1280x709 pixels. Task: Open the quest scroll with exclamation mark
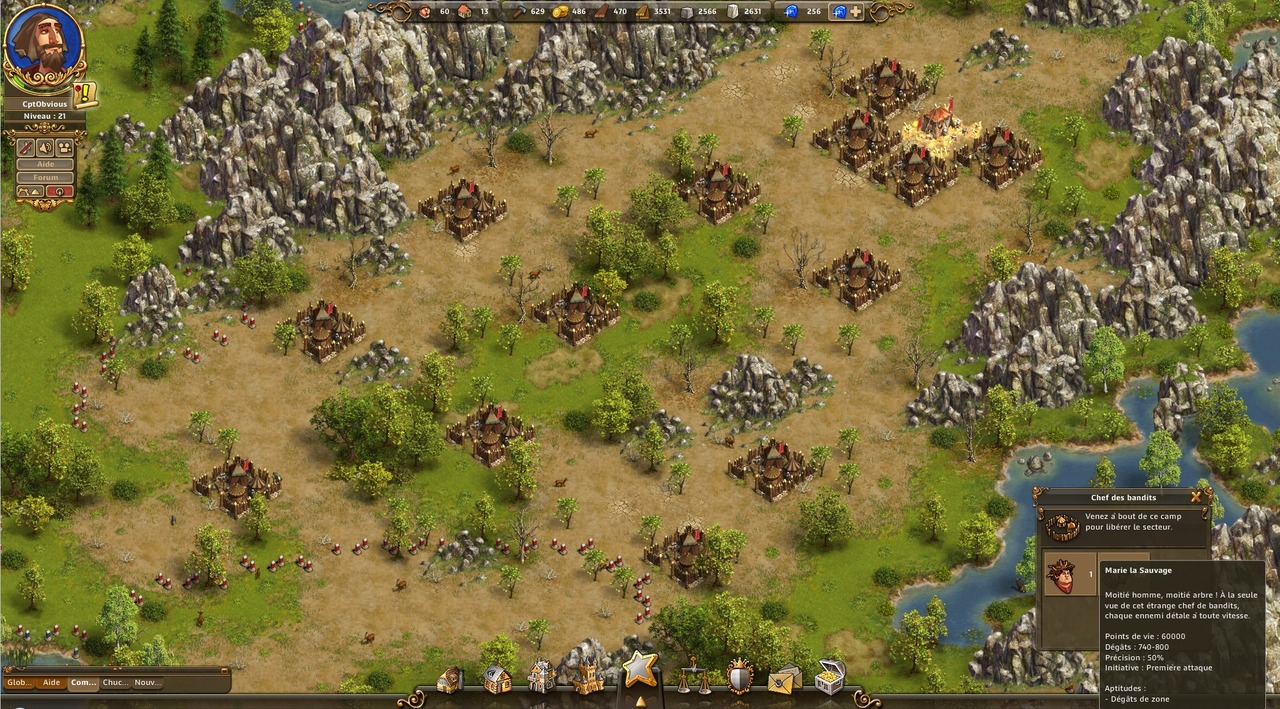click(86, 95)
